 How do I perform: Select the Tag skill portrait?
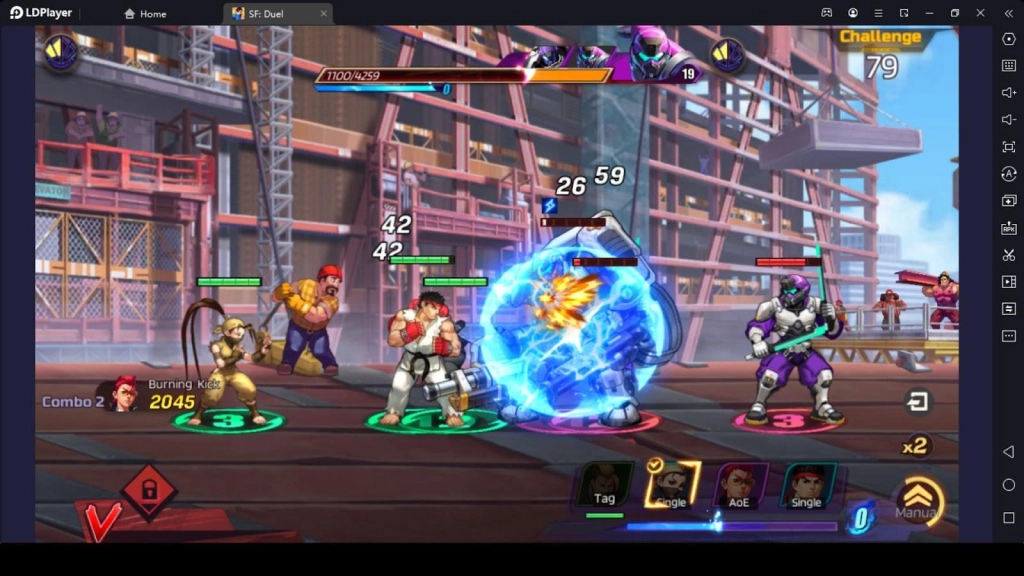click(606, 485)
